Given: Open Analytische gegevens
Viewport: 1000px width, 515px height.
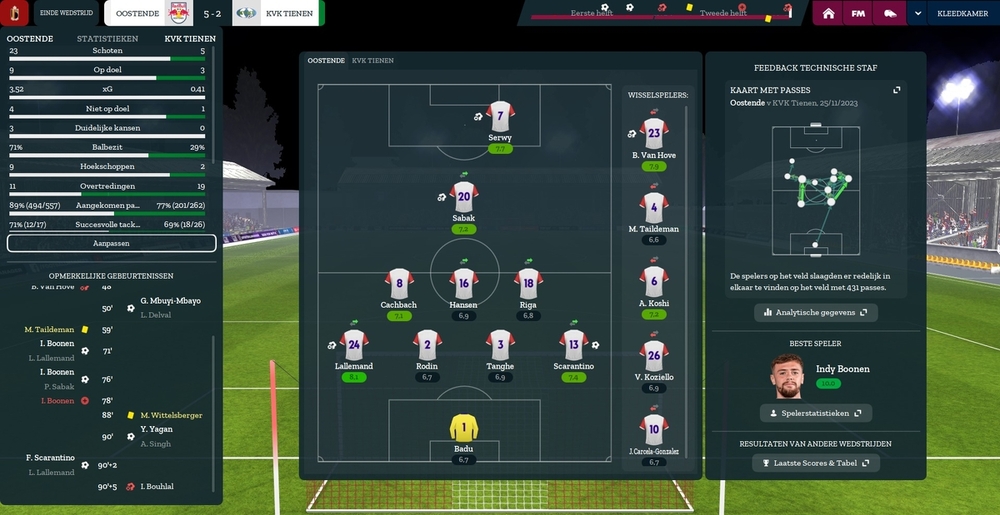Looking at the screenshot, I should tap(816, 313).
